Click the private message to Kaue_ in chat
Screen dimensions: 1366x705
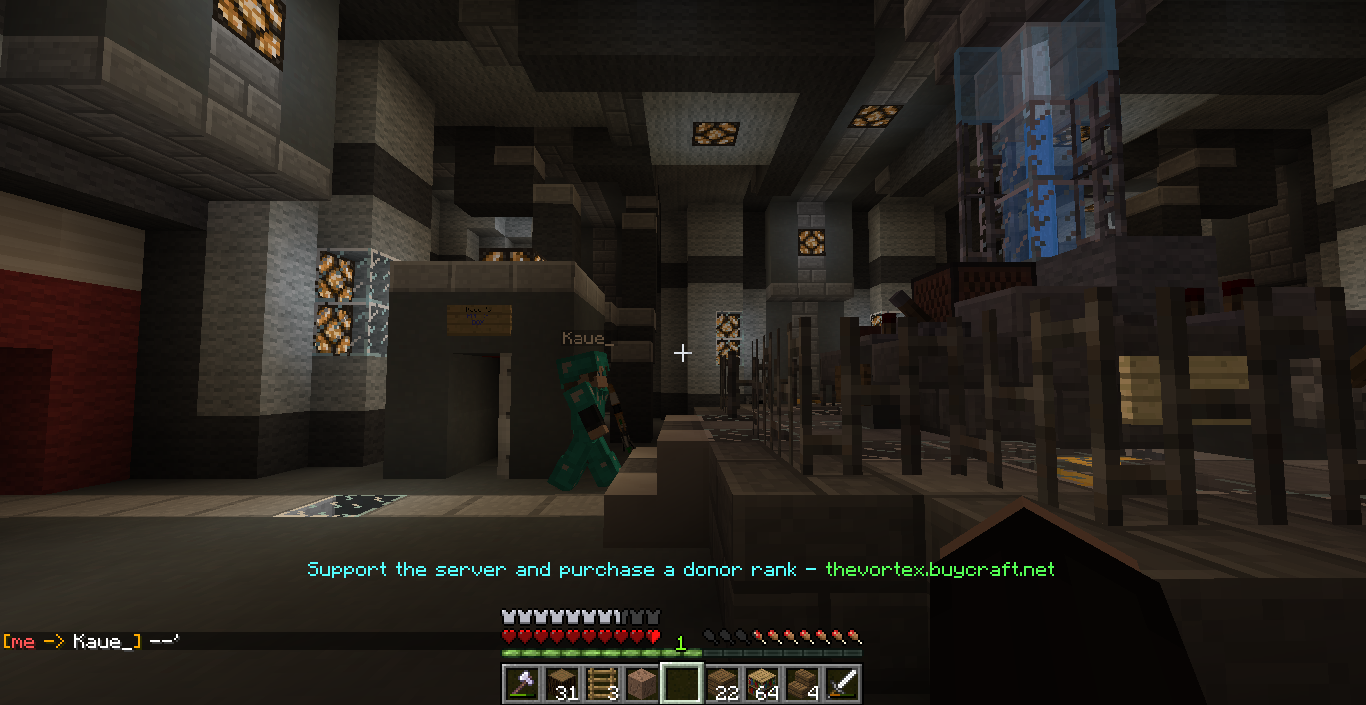coord(90,641)
